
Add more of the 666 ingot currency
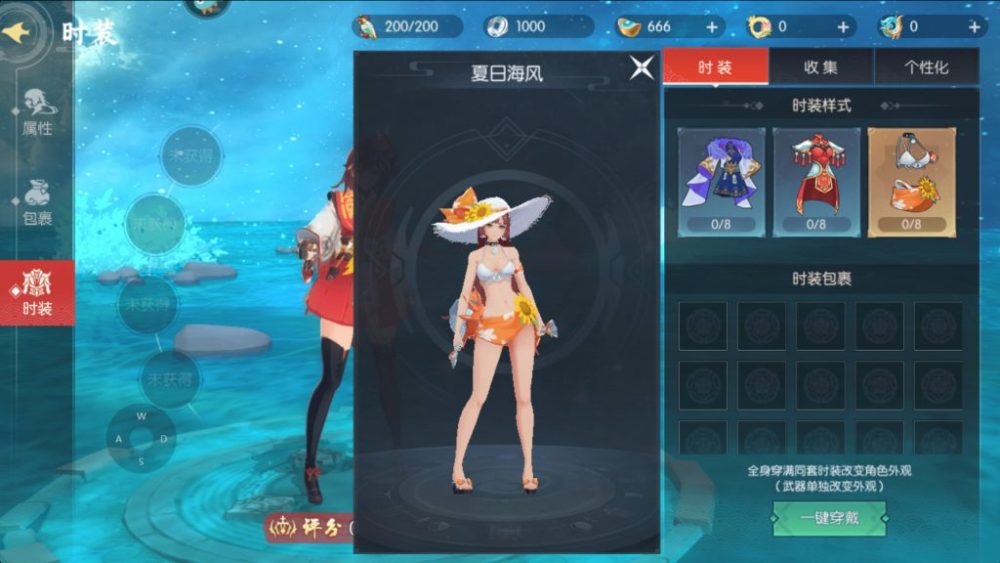click(x=712, y=27)
